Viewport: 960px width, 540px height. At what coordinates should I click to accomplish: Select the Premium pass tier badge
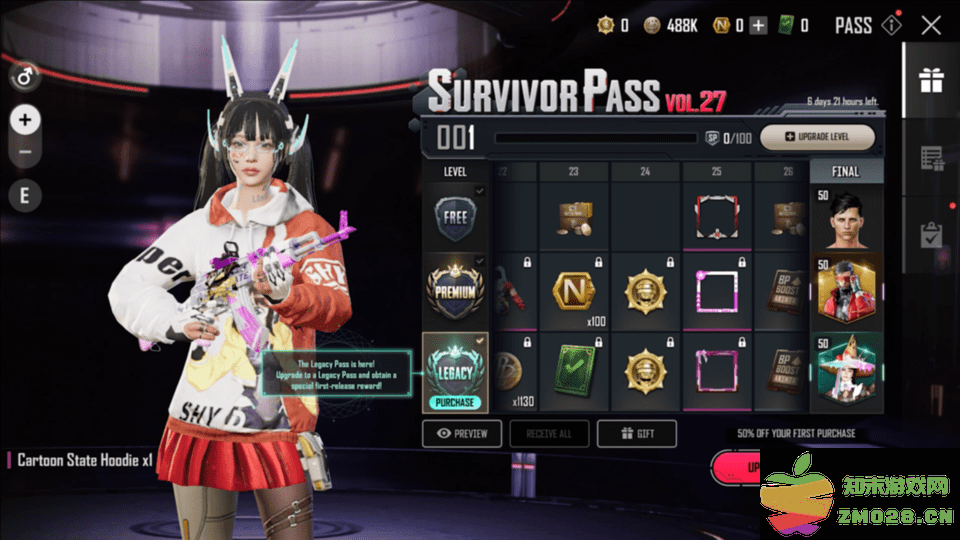(455, 290)
